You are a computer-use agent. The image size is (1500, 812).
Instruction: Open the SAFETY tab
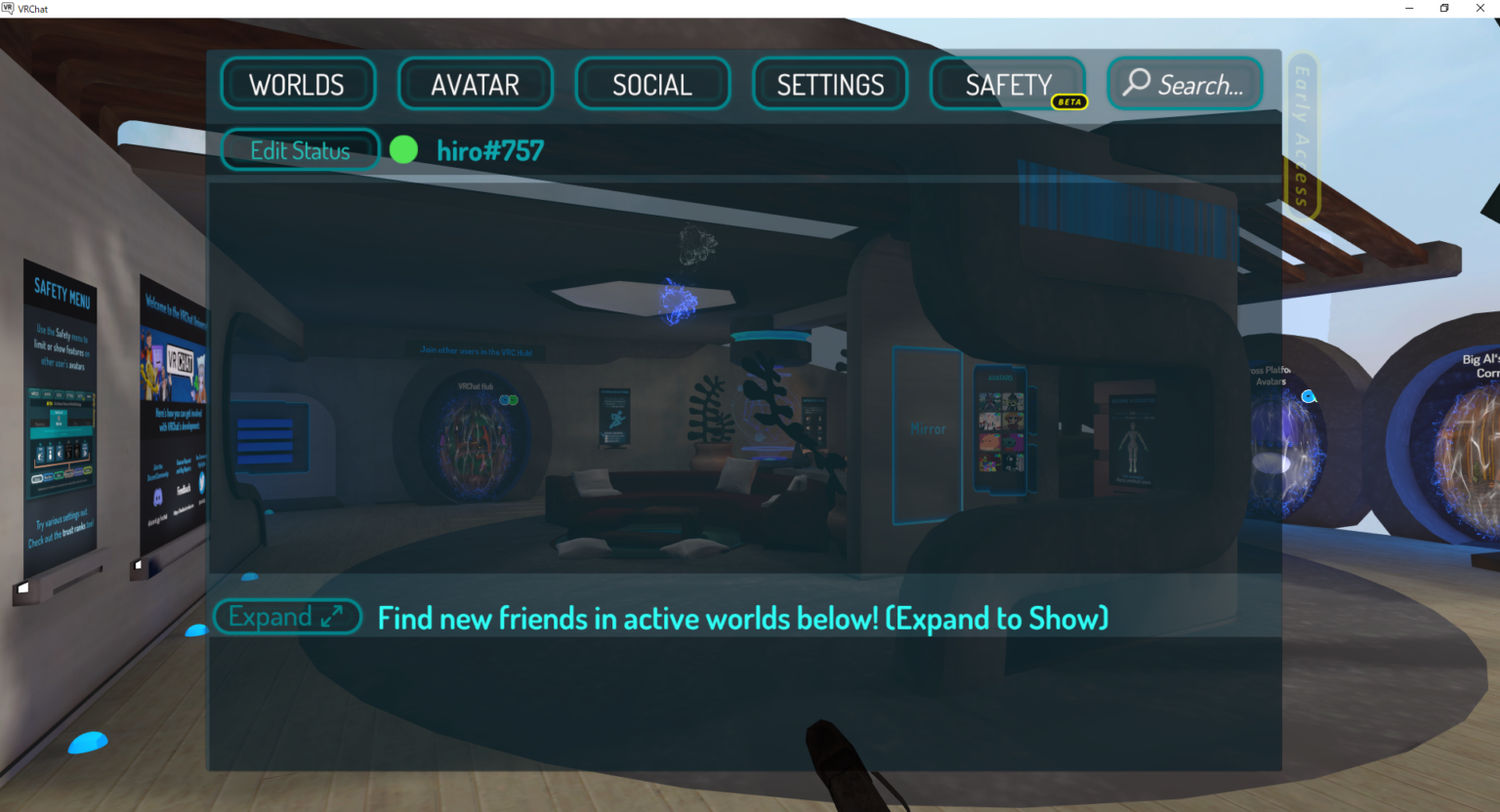[x=1007, y=84]
